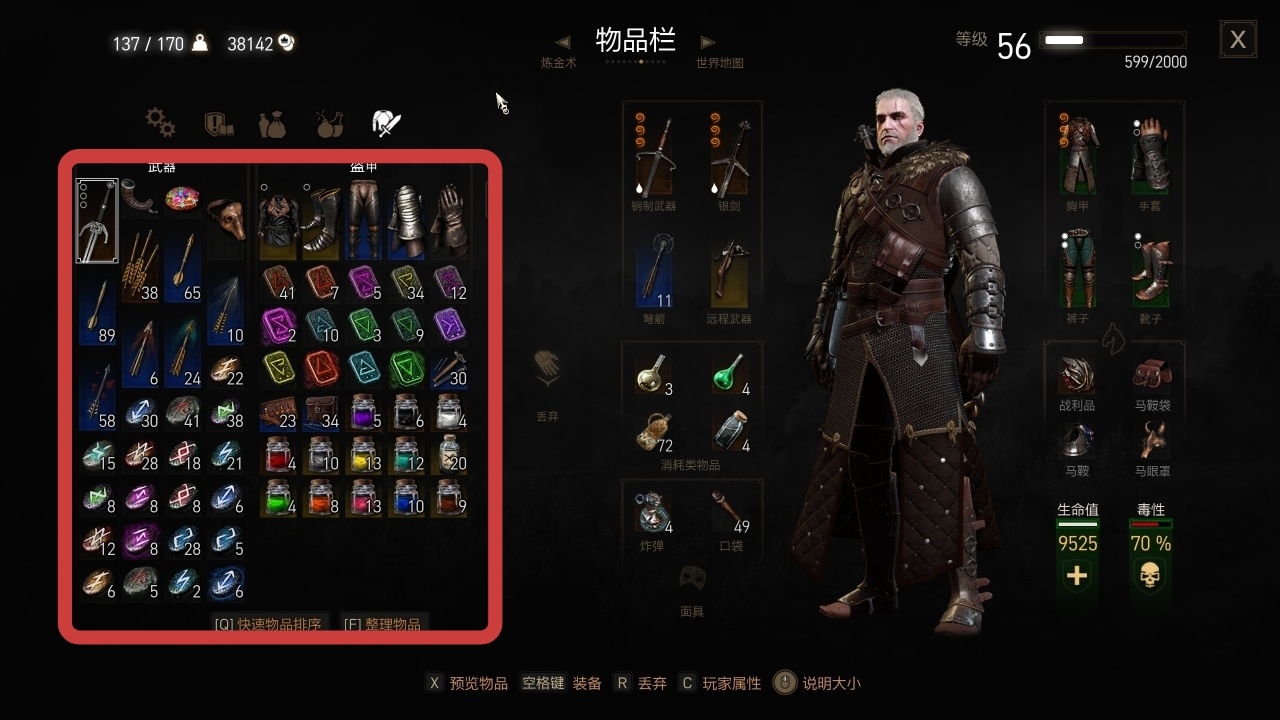Select the weapons and armor sword tab
The image size is (1280, 720).
pyautogui.click(x=387, y=122)
